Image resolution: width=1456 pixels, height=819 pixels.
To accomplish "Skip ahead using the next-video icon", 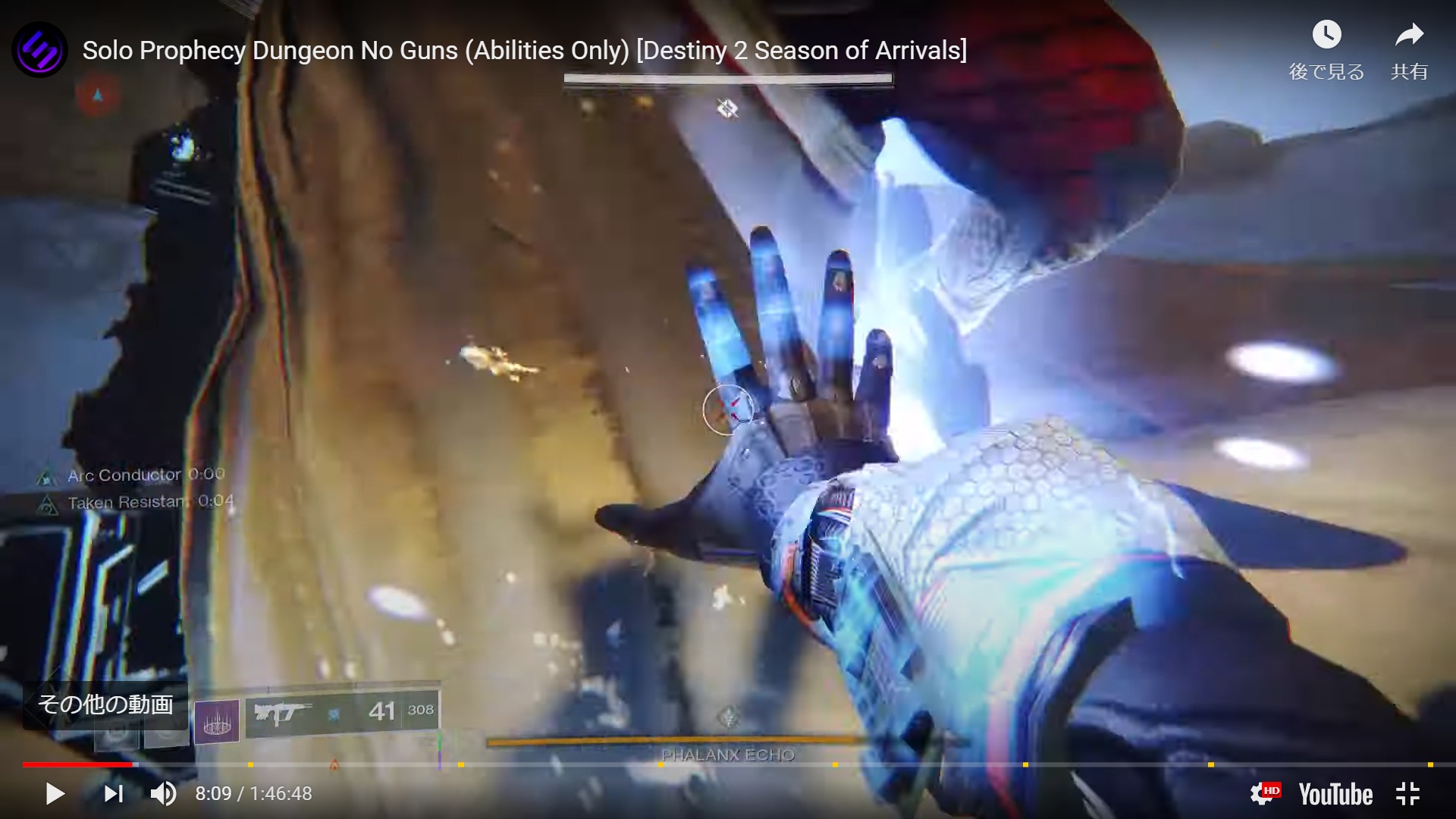I will coord(112,794).
